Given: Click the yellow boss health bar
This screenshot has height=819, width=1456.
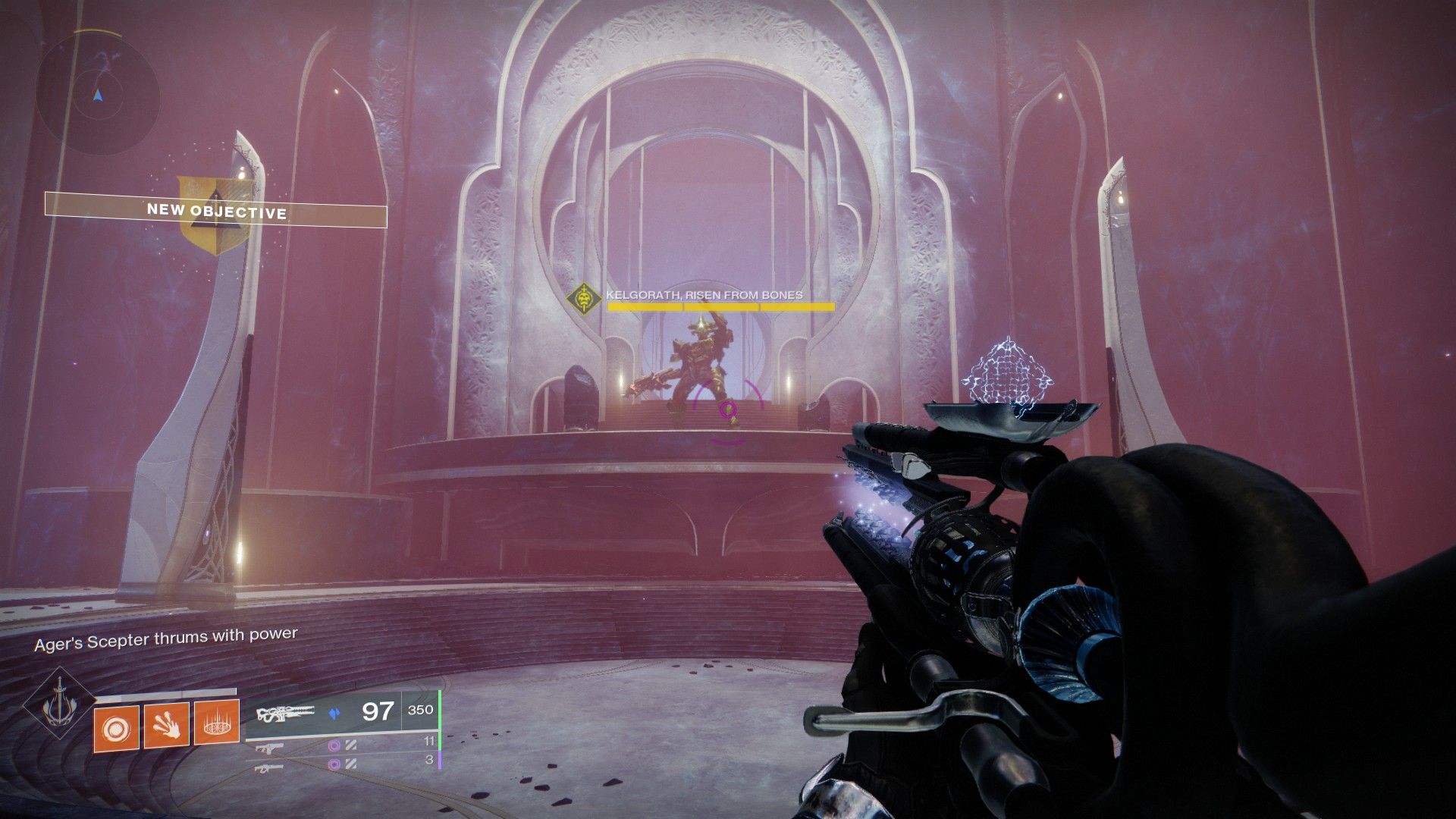Looking at the screenshot, I should pos(719,307).
